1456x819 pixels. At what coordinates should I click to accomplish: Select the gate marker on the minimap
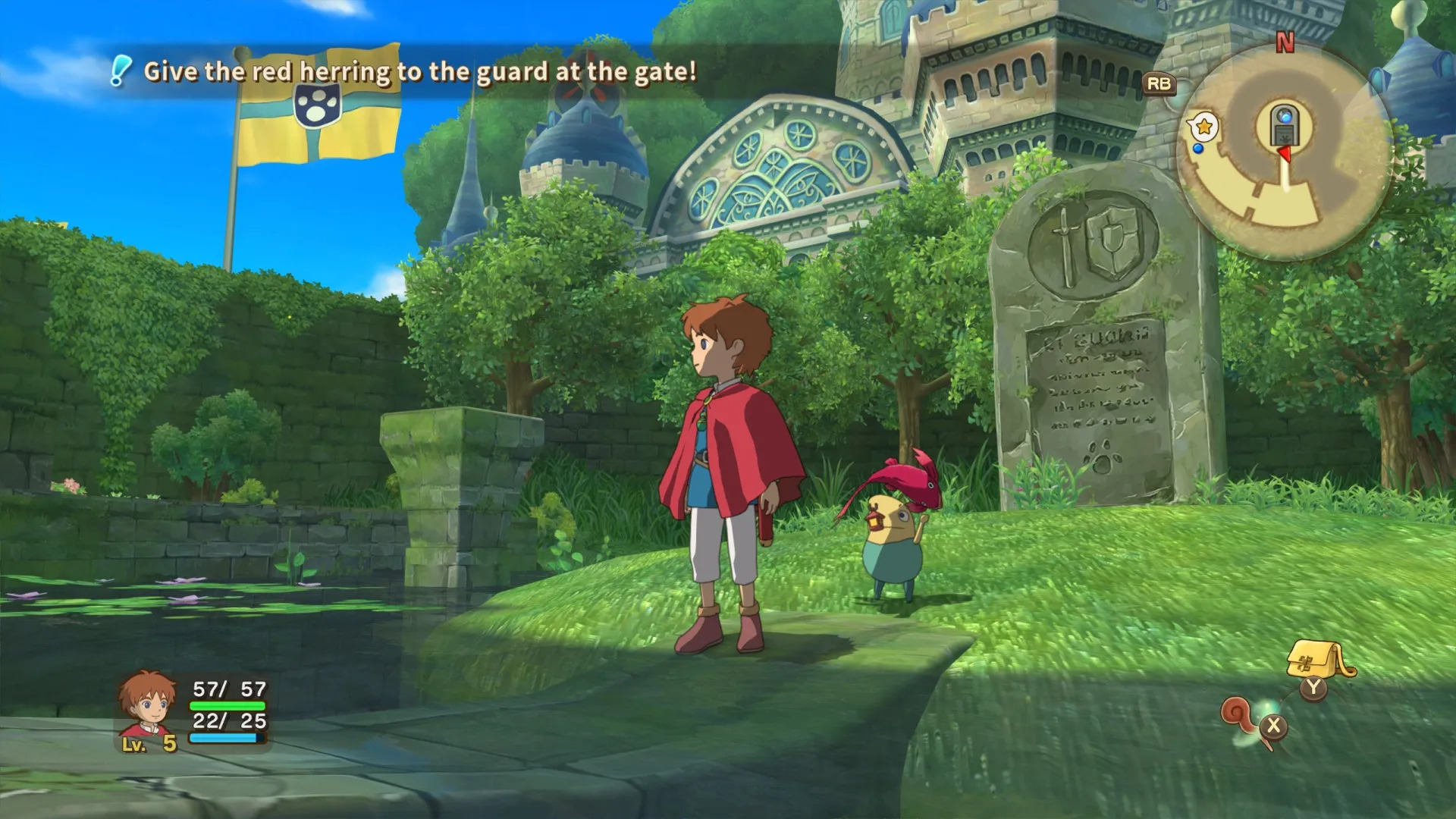[1284, 125]
